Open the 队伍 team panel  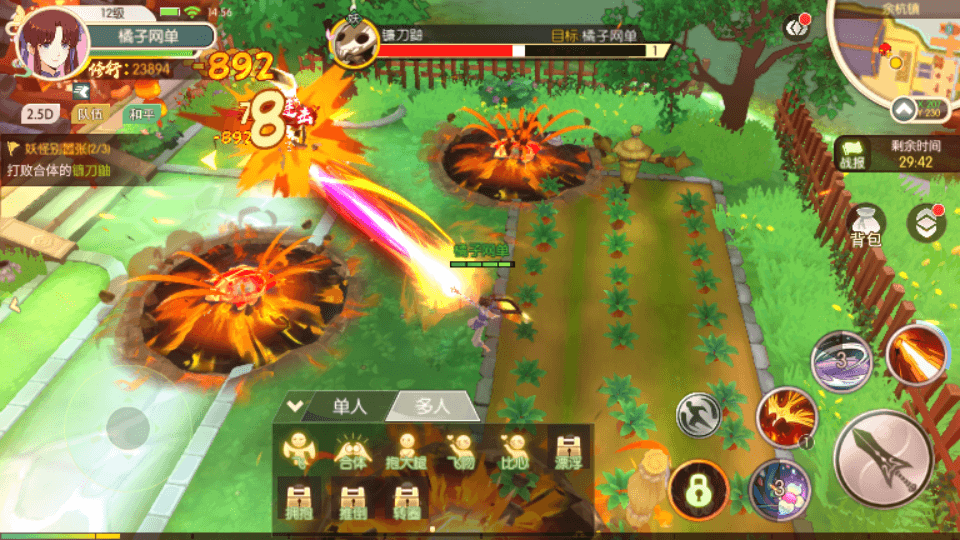[89, 114]
